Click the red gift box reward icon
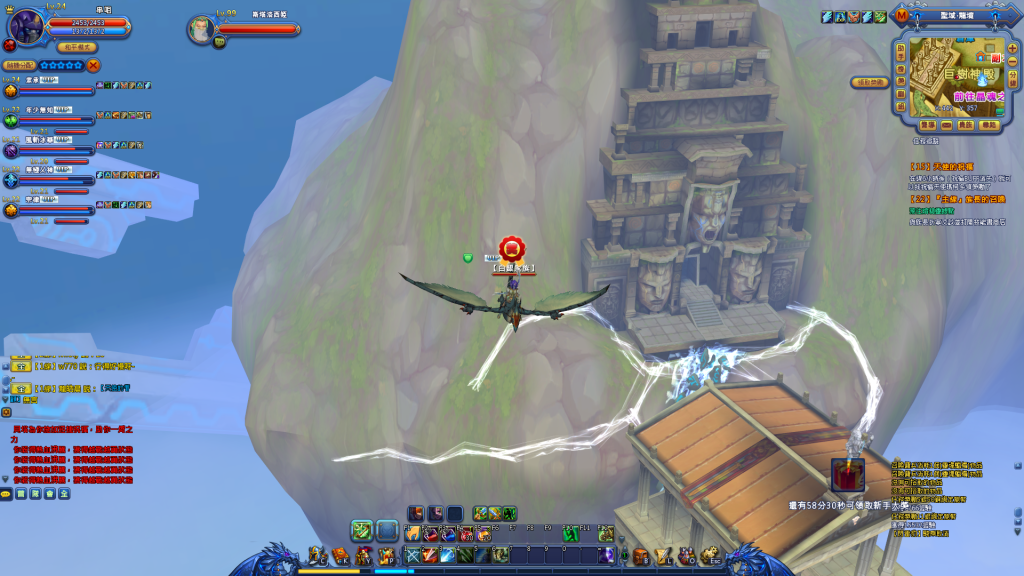Image resolution: width=1024 pixels, height=576 pixels. 846,474
